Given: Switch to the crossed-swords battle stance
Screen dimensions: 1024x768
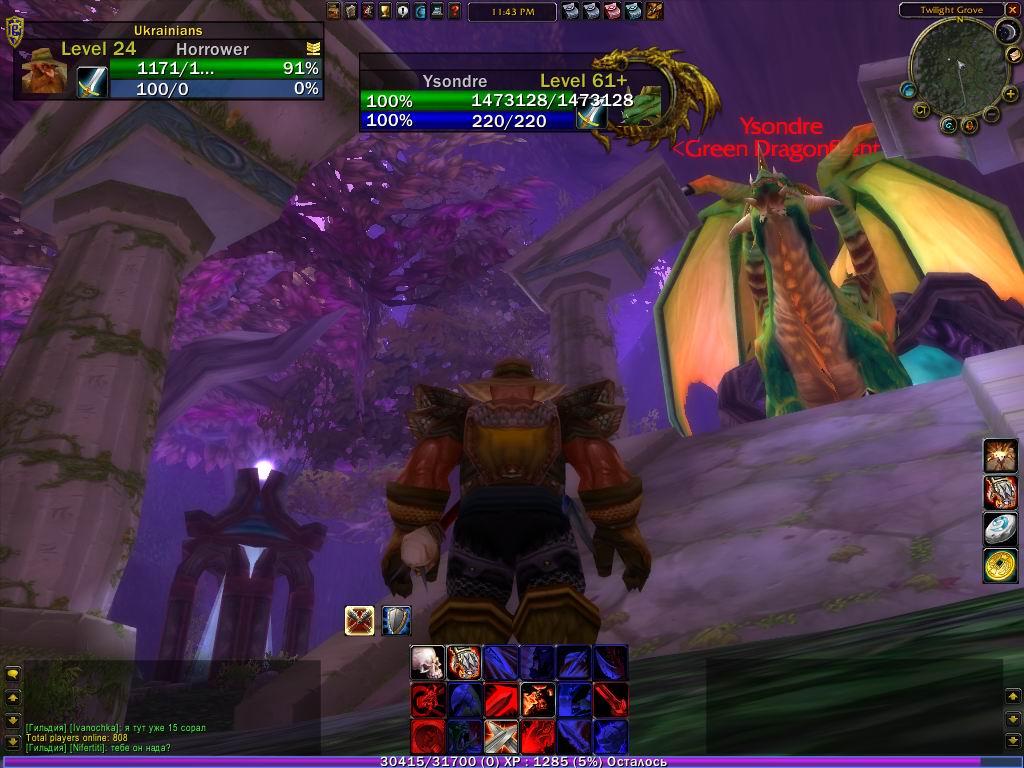Looking at the screenshot, I should tap(360, 621).
